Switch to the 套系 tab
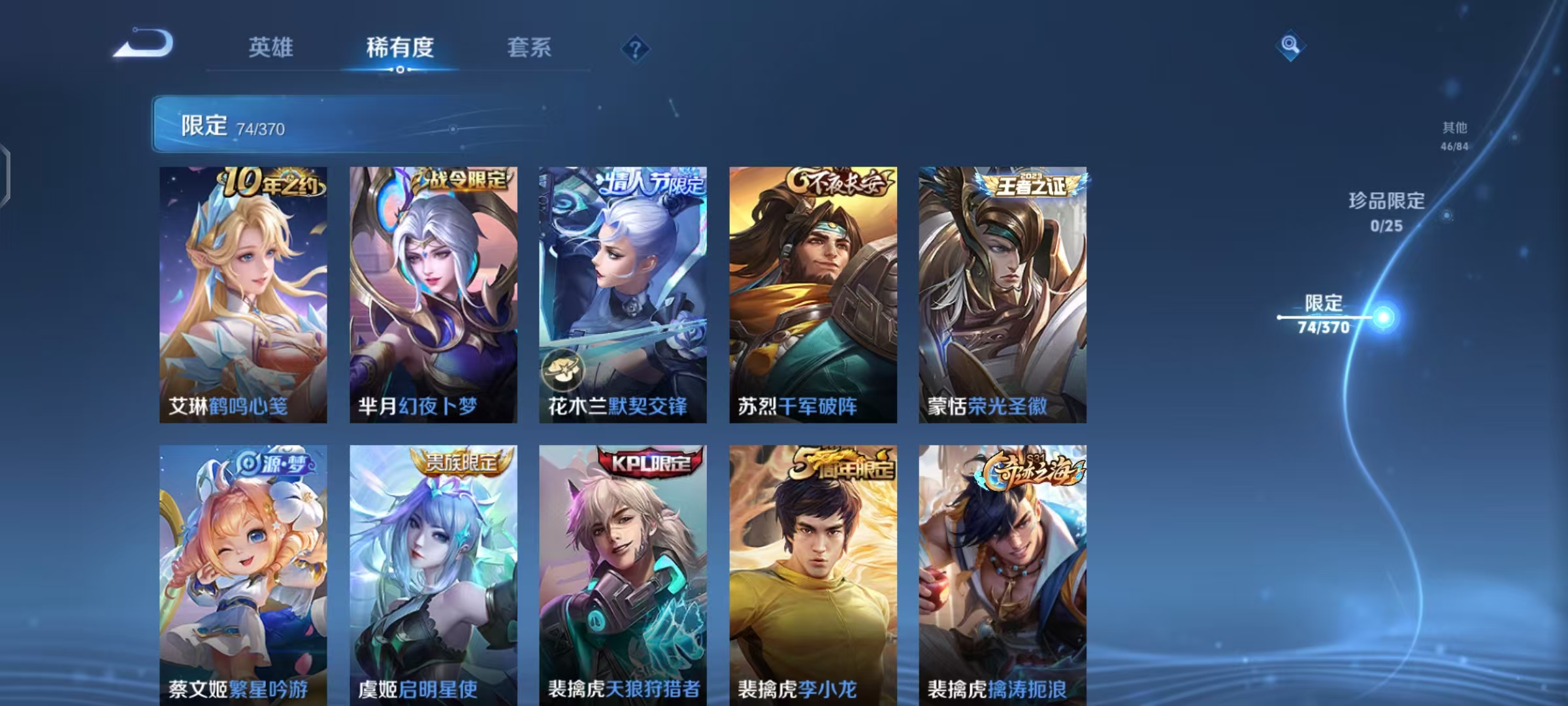 [529, 48]
